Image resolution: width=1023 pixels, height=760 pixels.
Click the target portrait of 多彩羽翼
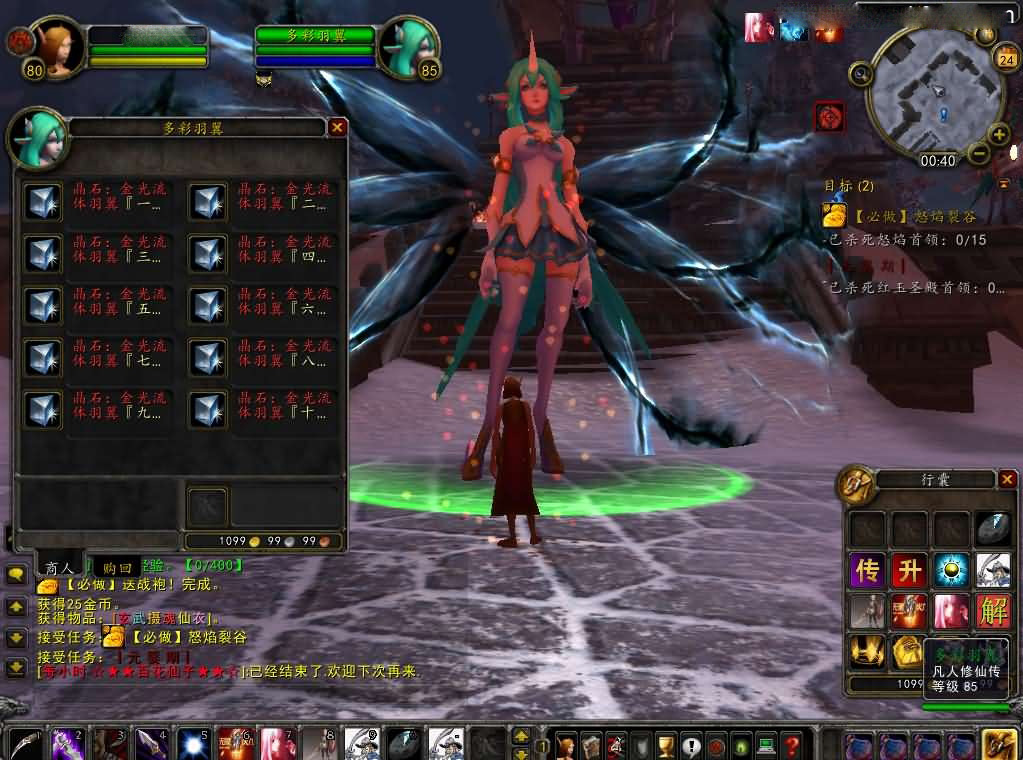coord(408,47)
